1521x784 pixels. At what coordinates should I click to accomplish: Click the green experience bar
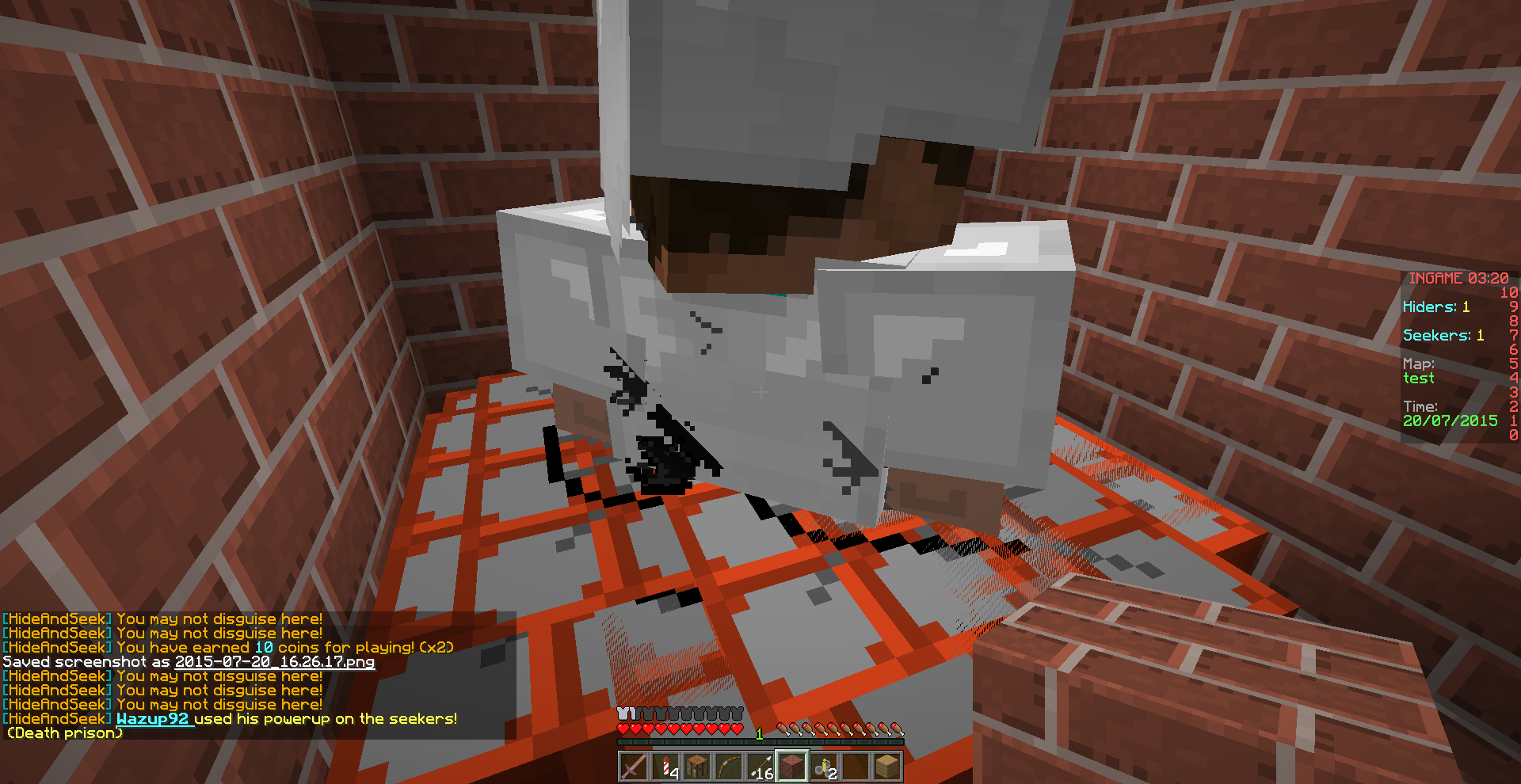pyautogui.click(x=760, y=740)
